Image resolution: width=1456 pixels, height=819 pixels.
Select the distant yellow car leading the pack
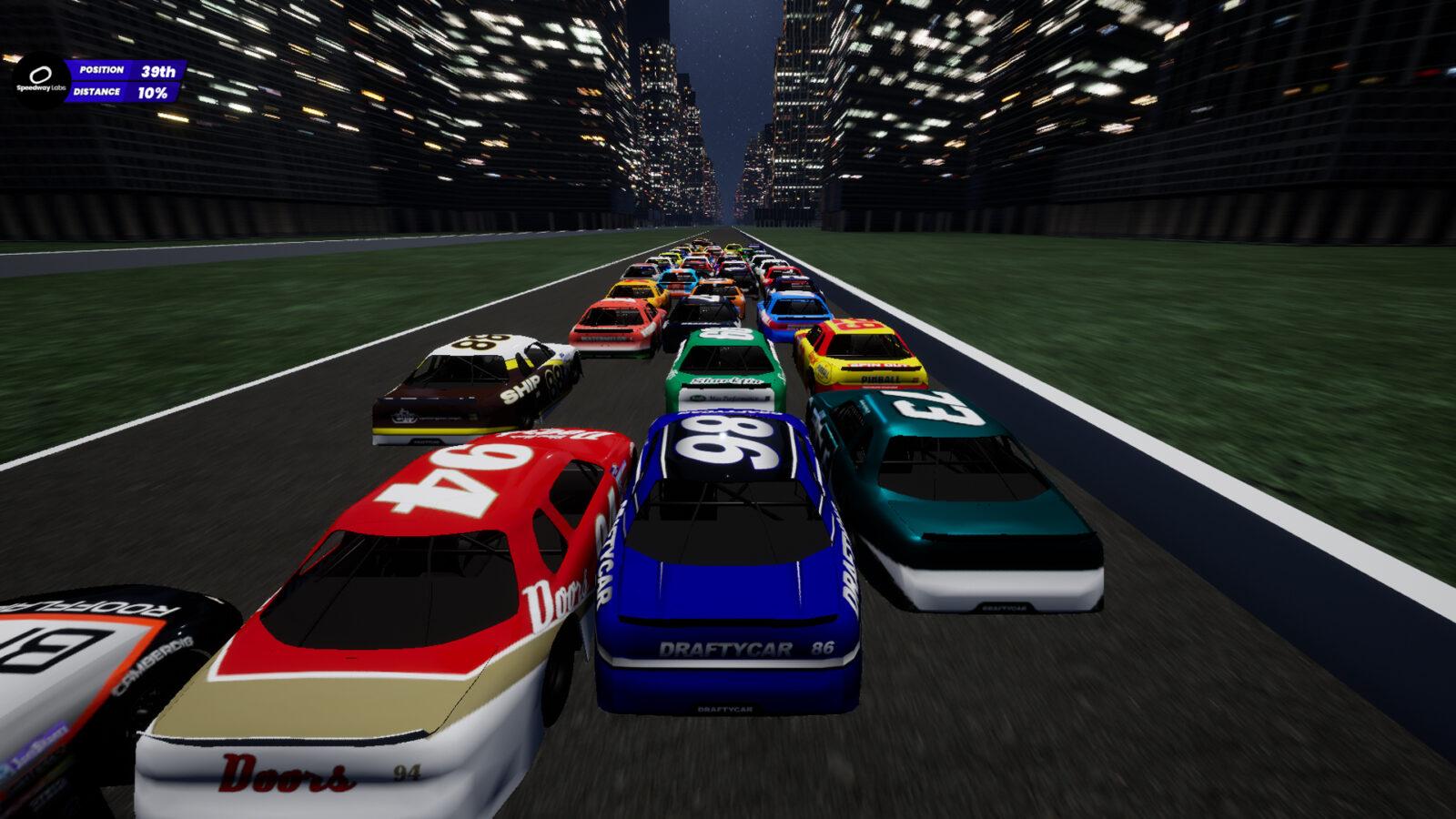[734, 248]
